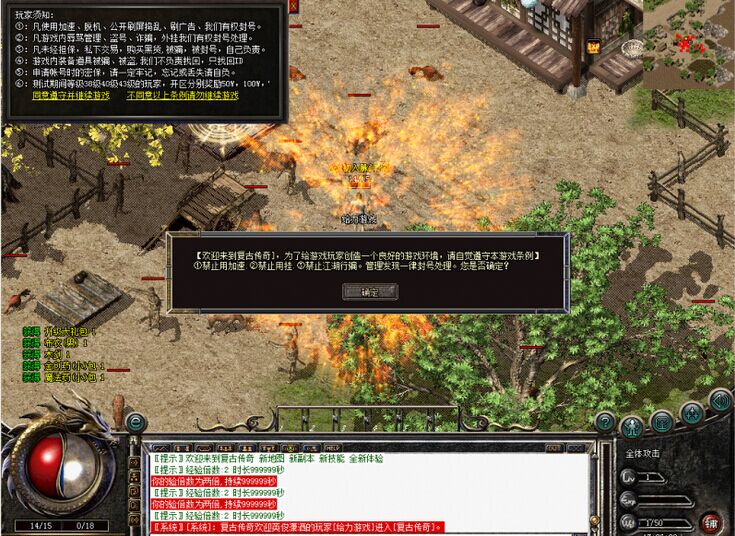Image resolution: width=735 pixels, height=536 pixels.
Task: Confirm the welcome dialog with 确定
Action: 369,292
